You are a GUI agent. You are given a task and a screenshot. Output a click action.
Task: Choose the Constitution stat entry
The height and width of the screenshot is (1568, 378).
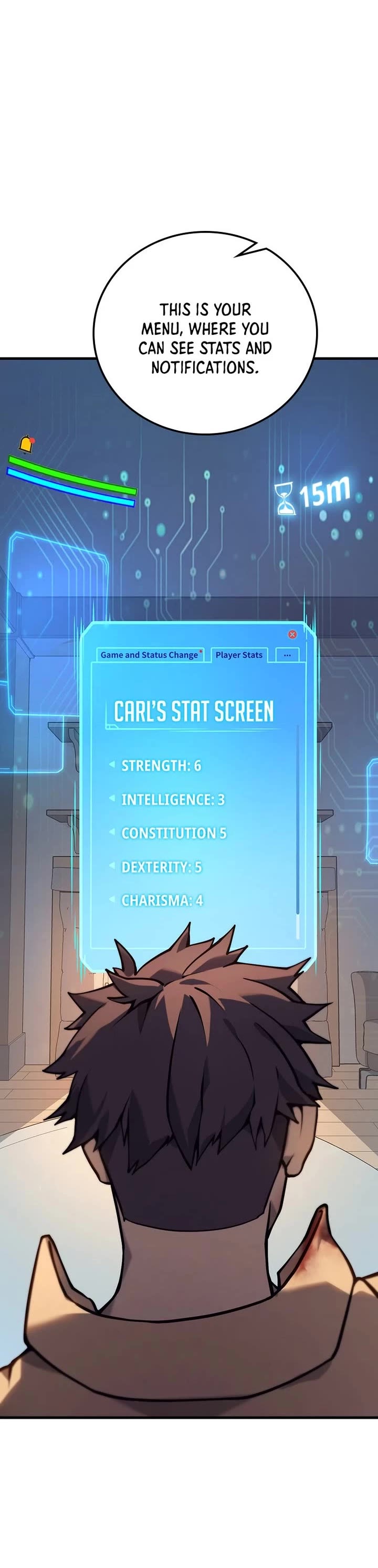[173, 833]
